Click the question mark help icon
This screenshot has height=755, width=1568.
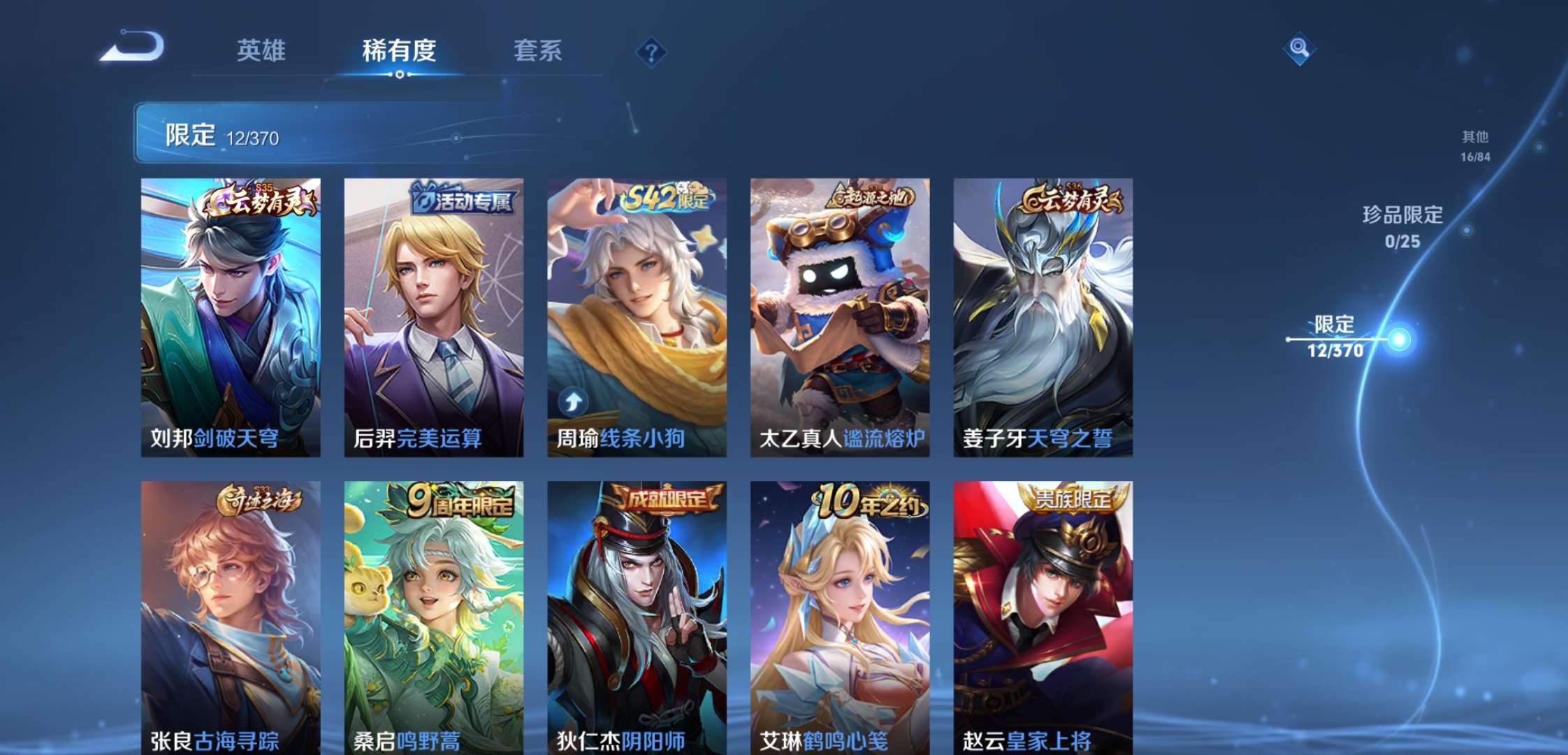[650, 51]
